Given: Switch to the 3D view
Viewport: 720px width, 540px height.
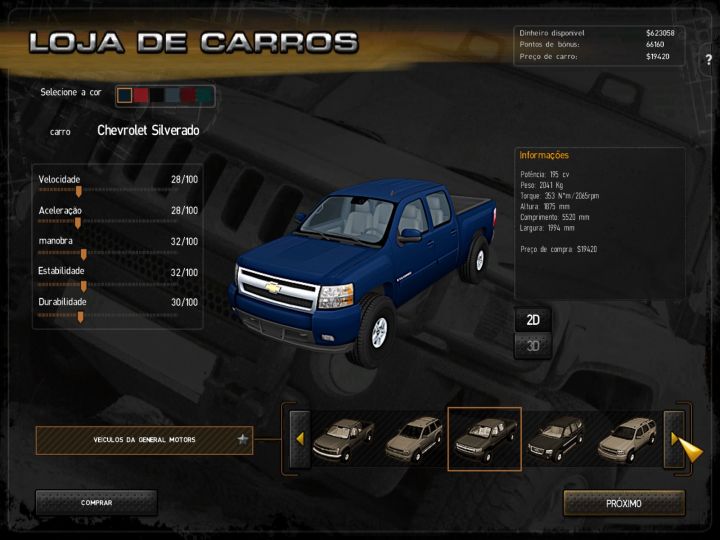Looking at the screenshot, I should [533, 346].
